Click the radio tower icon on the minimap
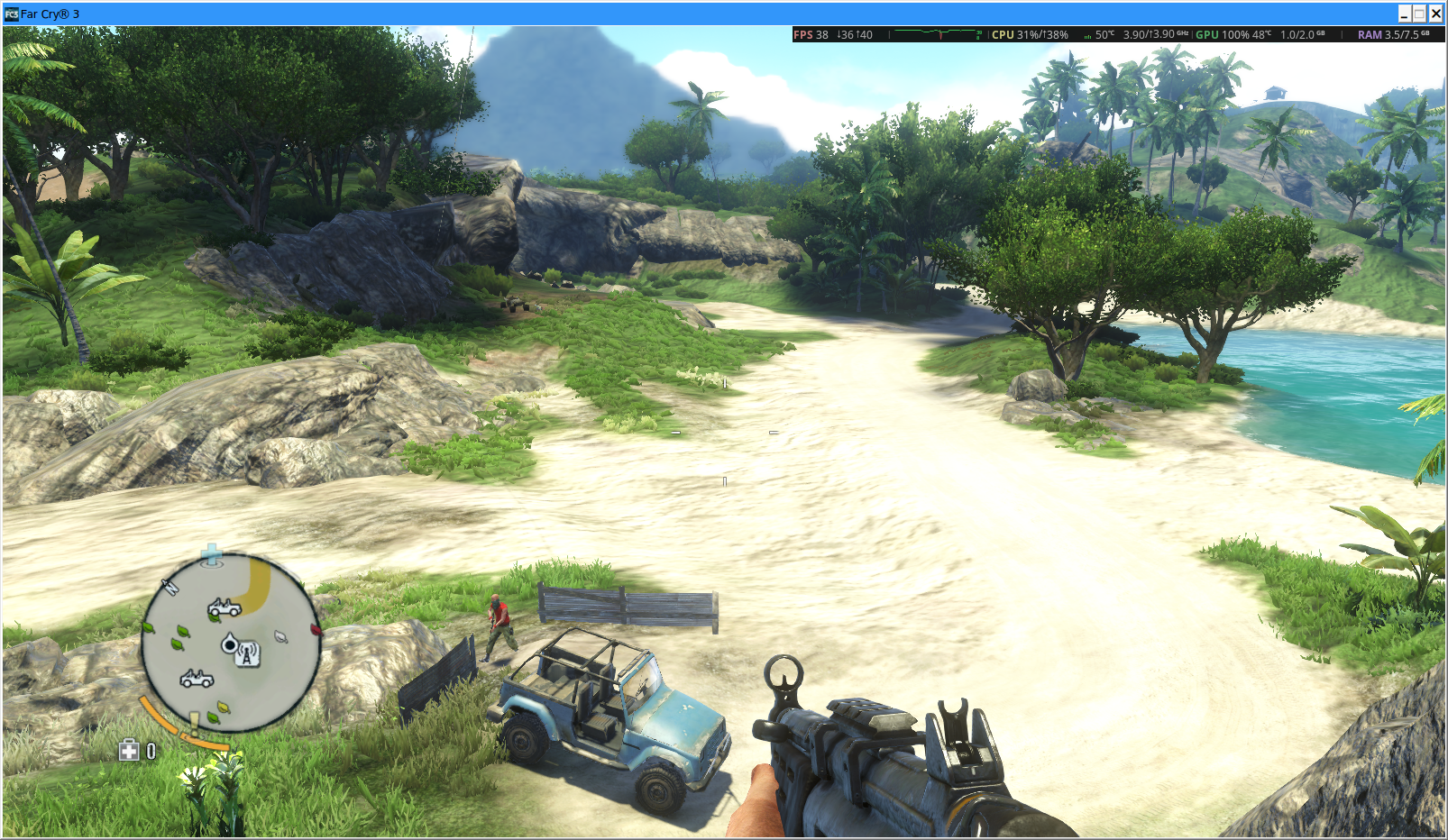1448x840 pixels. pos(247,654)
